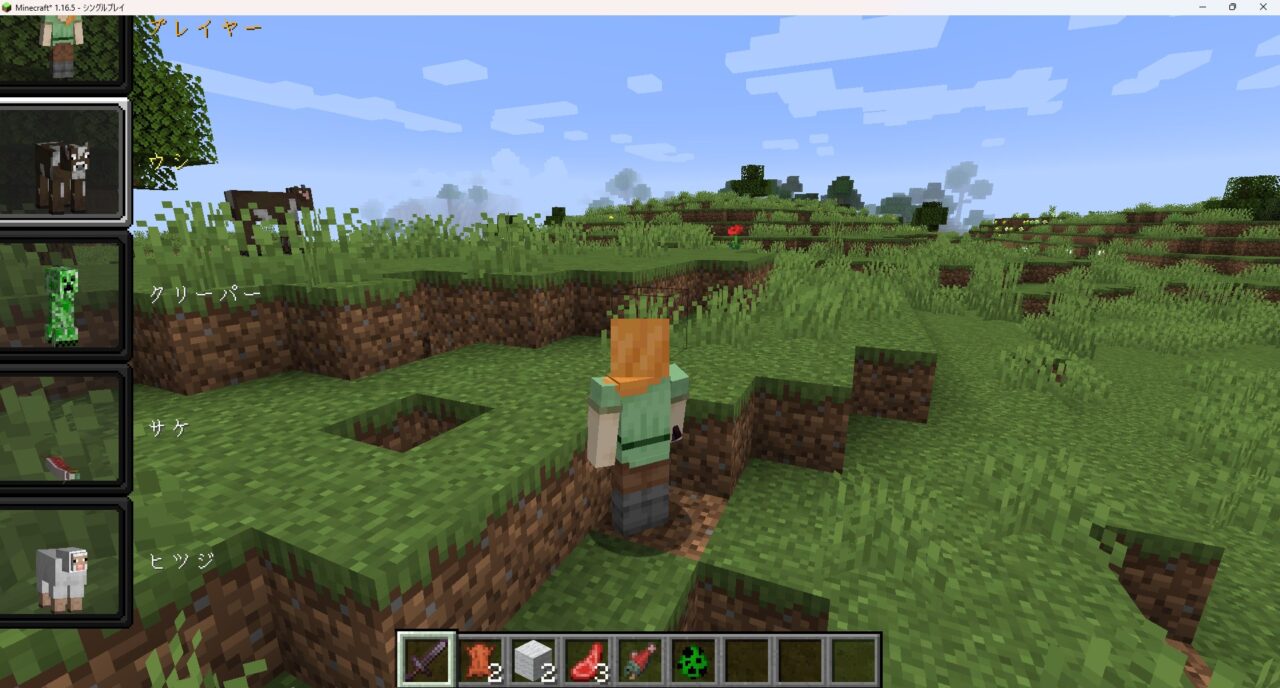The image size is (1280, 688).
Task: Select the sheep (ヒツジ) thumbnail
Action: pyautogui.click(x=63, y=564)
